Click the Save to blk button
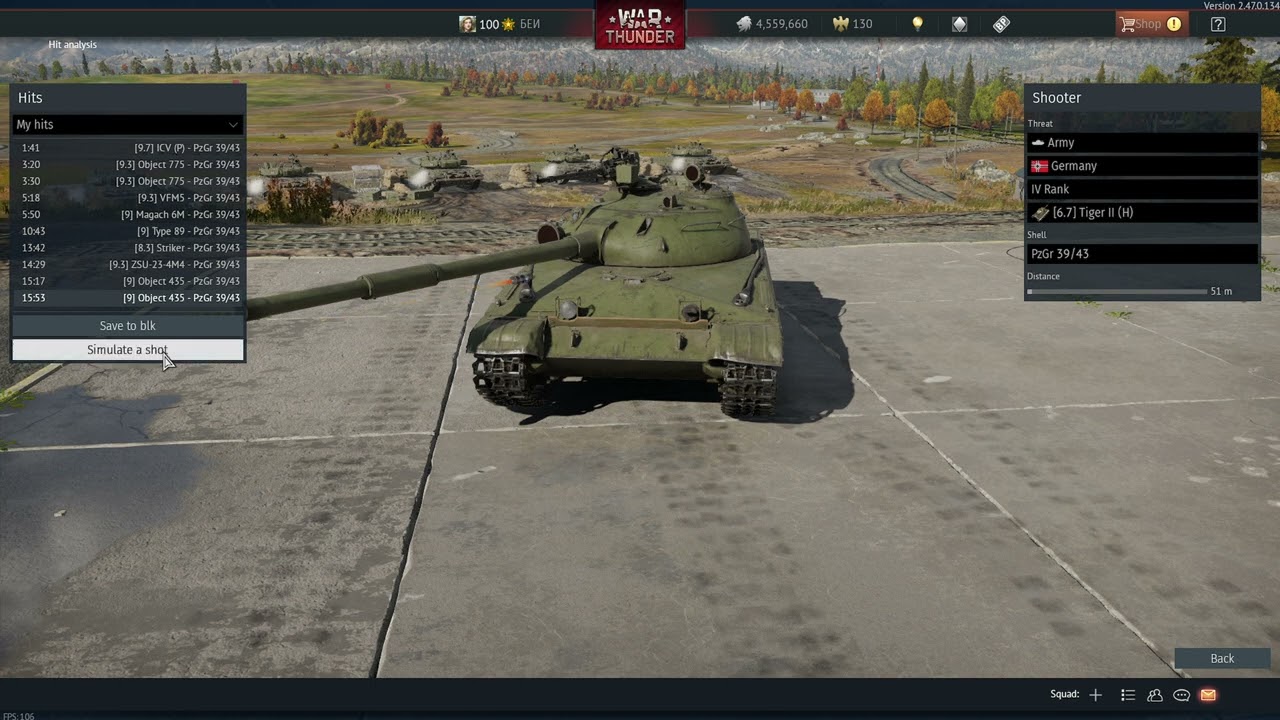 point(127,326)
